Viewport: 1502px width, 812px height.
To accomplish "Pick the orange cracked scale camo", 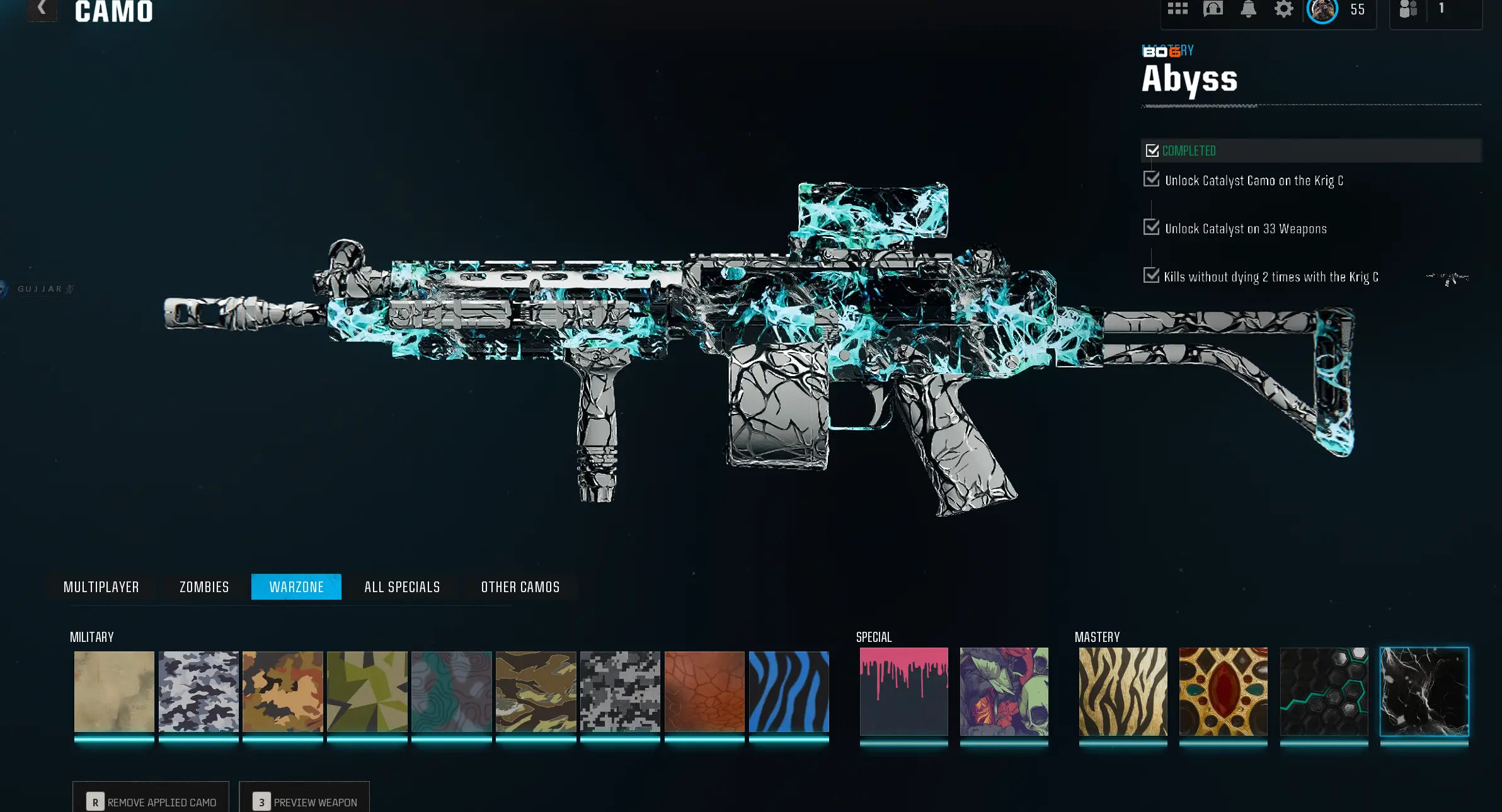I will point(704,692).
